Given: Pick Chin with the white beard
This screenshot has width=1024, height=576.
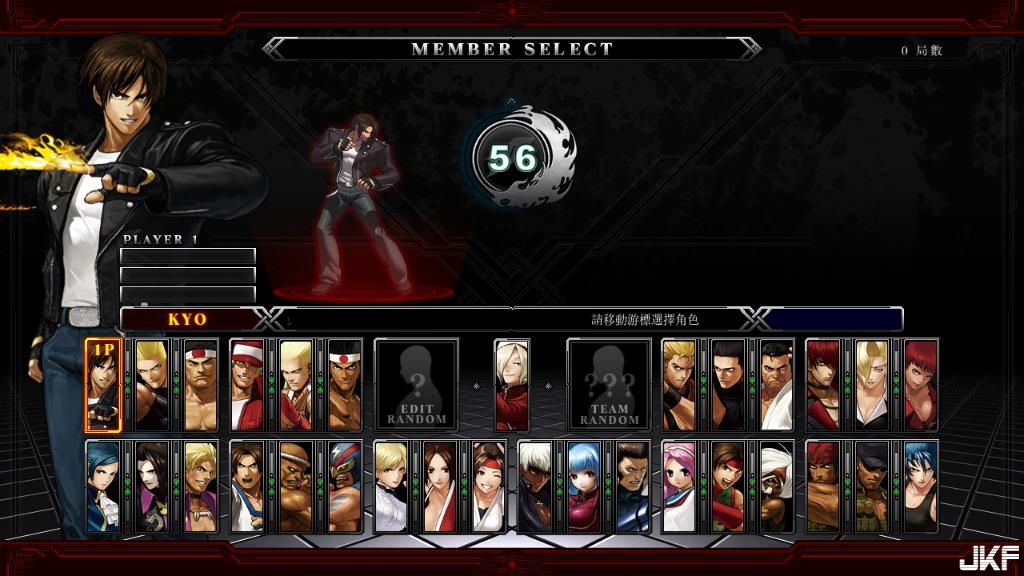Looking at the screenshot, I should 776,487.
